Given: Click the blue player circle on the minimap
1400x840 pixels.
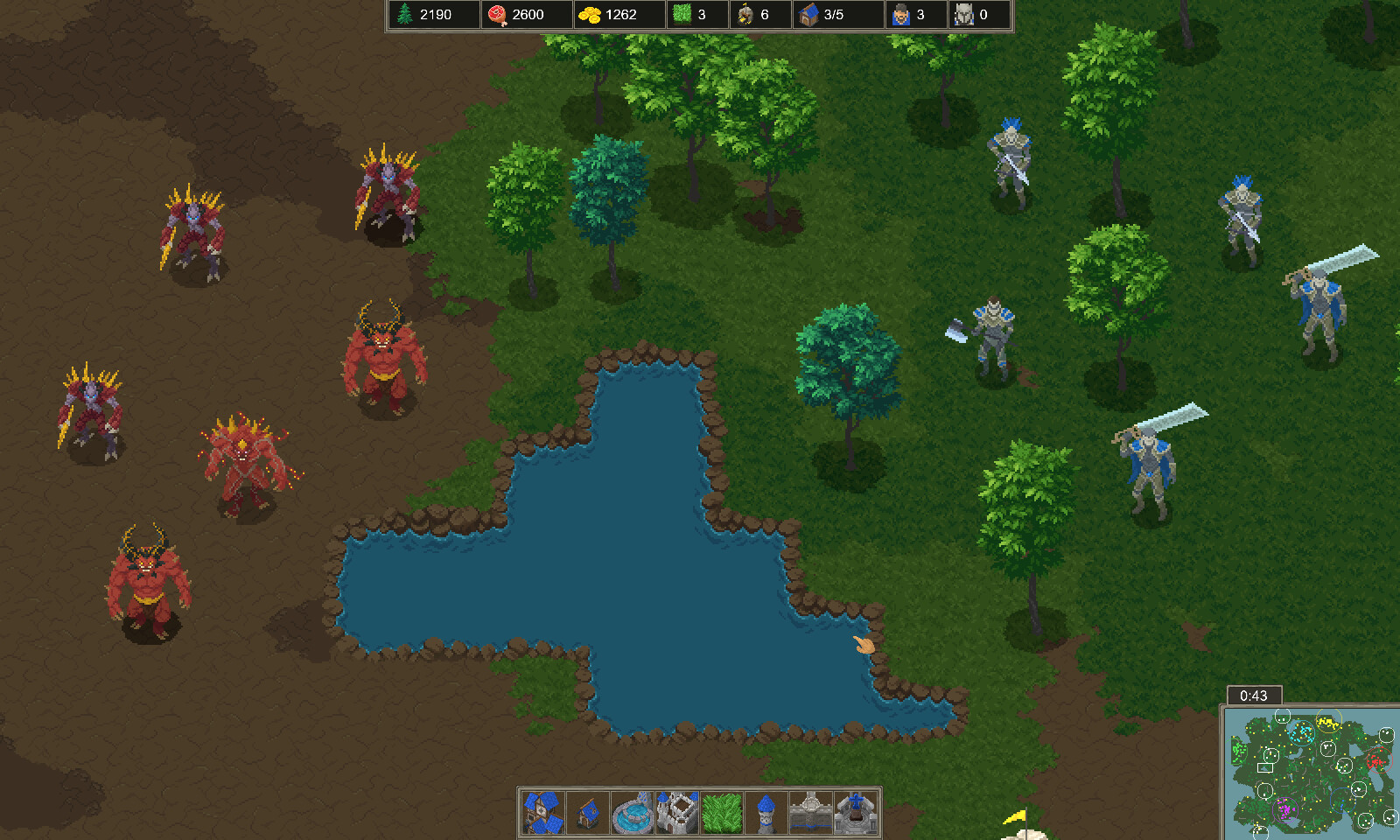Looking at the screenshot, I should pyautogui.click(x=1343, y=801).
